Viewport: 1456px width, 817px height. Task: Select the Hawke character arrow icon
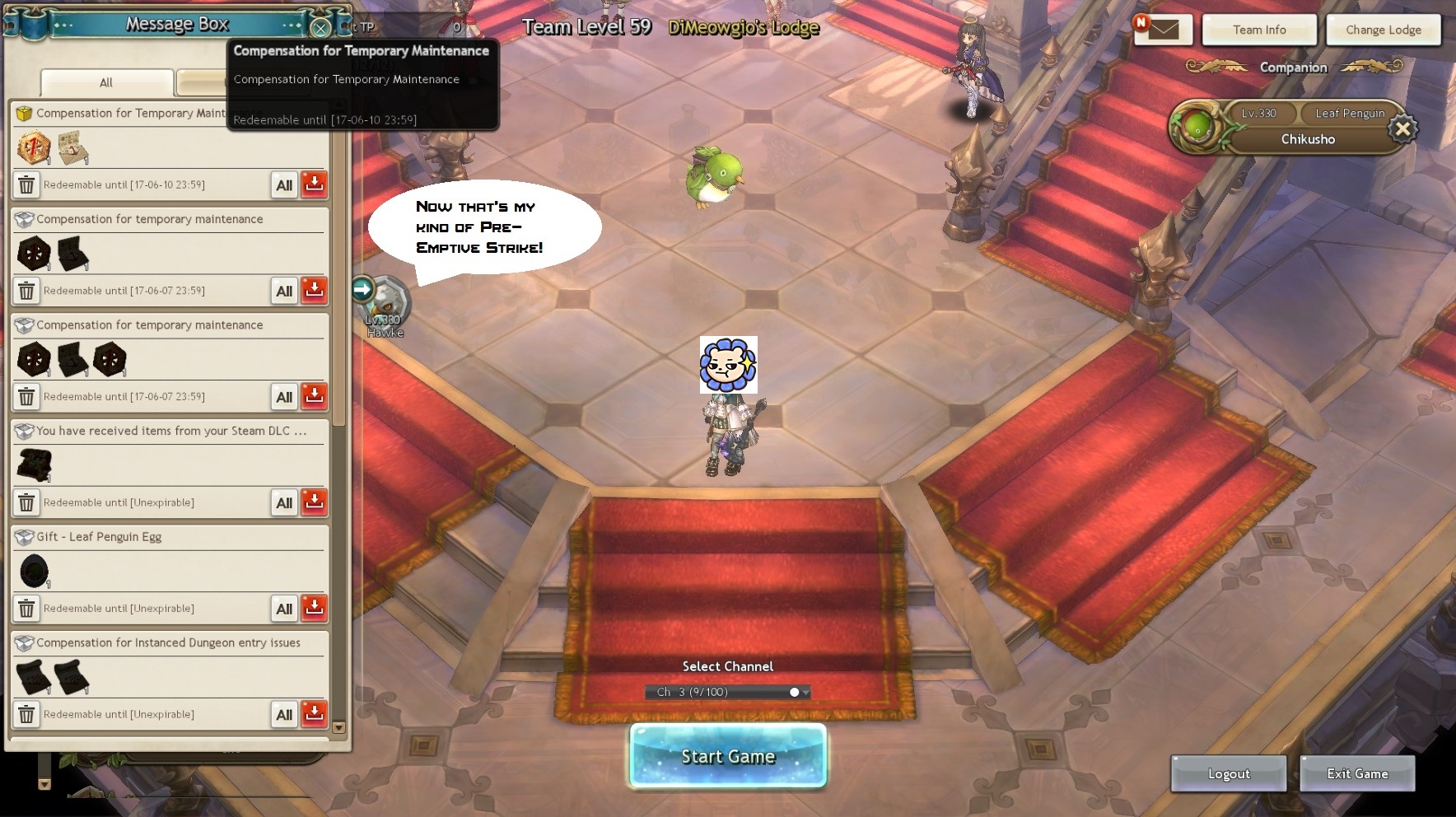click(x=362, y=289)
